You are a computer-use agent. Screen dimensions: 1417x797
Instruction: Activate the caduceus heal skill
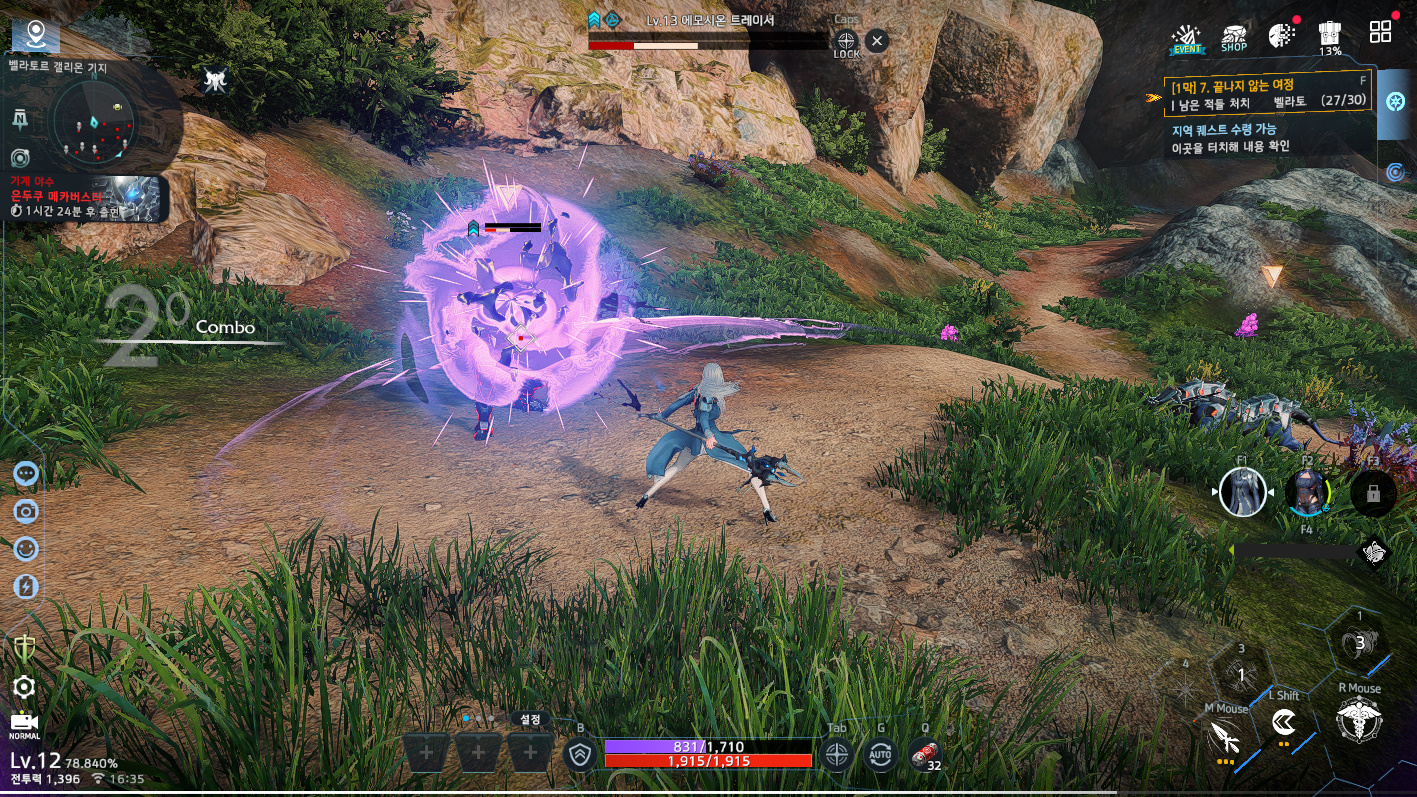[1358, 720]
